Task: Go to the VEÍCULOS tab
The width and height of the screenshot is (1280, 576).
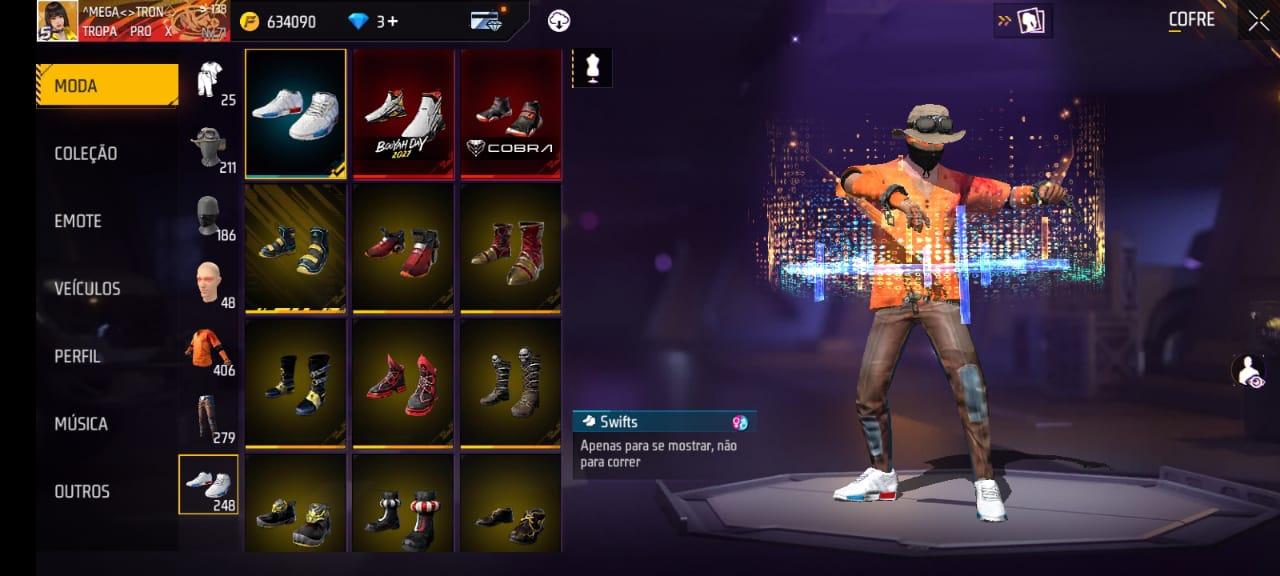Action: [x=87, y=289]
